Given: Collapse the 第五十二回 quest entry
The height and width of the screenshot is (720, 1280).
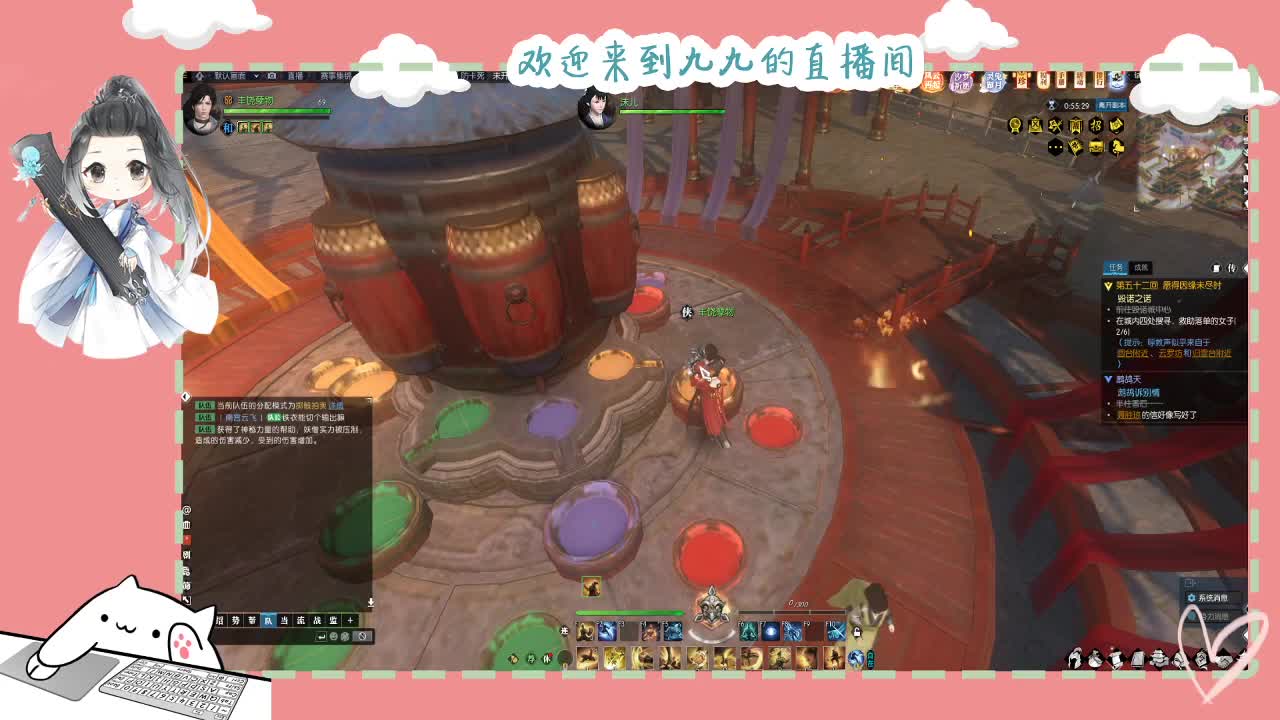Looking at the screenshot, I should 1107,286.
